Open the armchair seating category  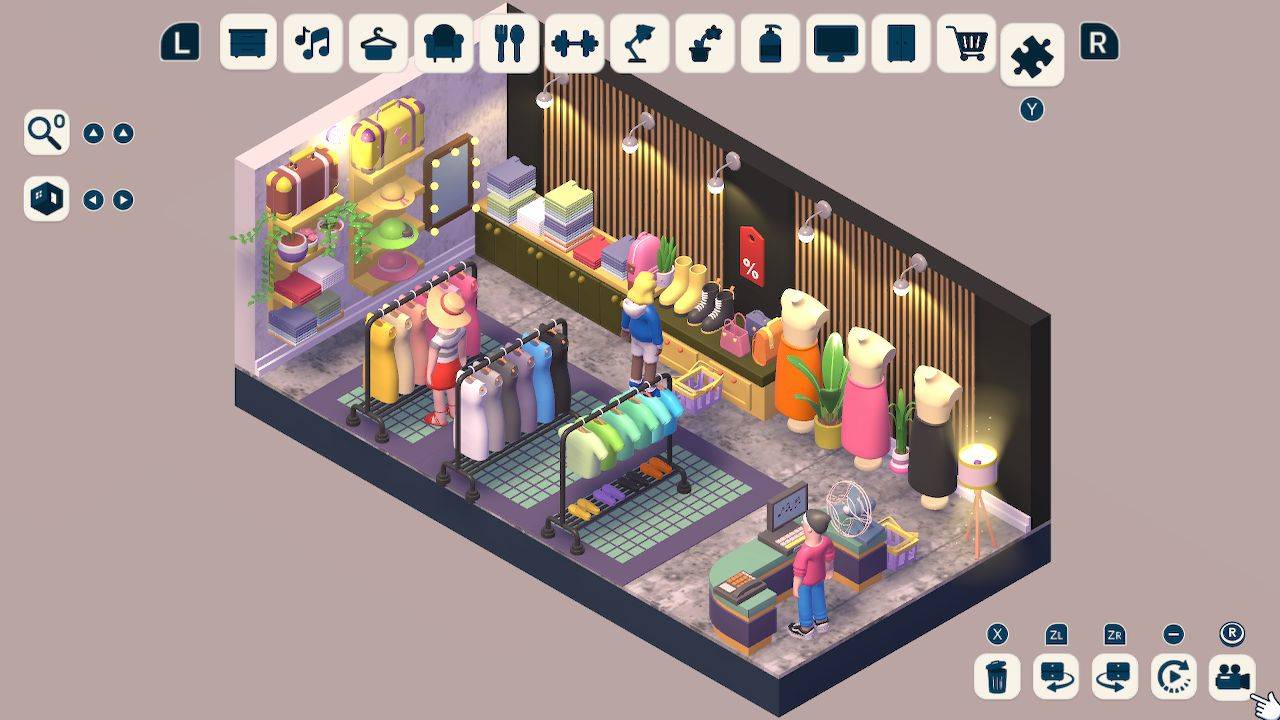point(443,44)
